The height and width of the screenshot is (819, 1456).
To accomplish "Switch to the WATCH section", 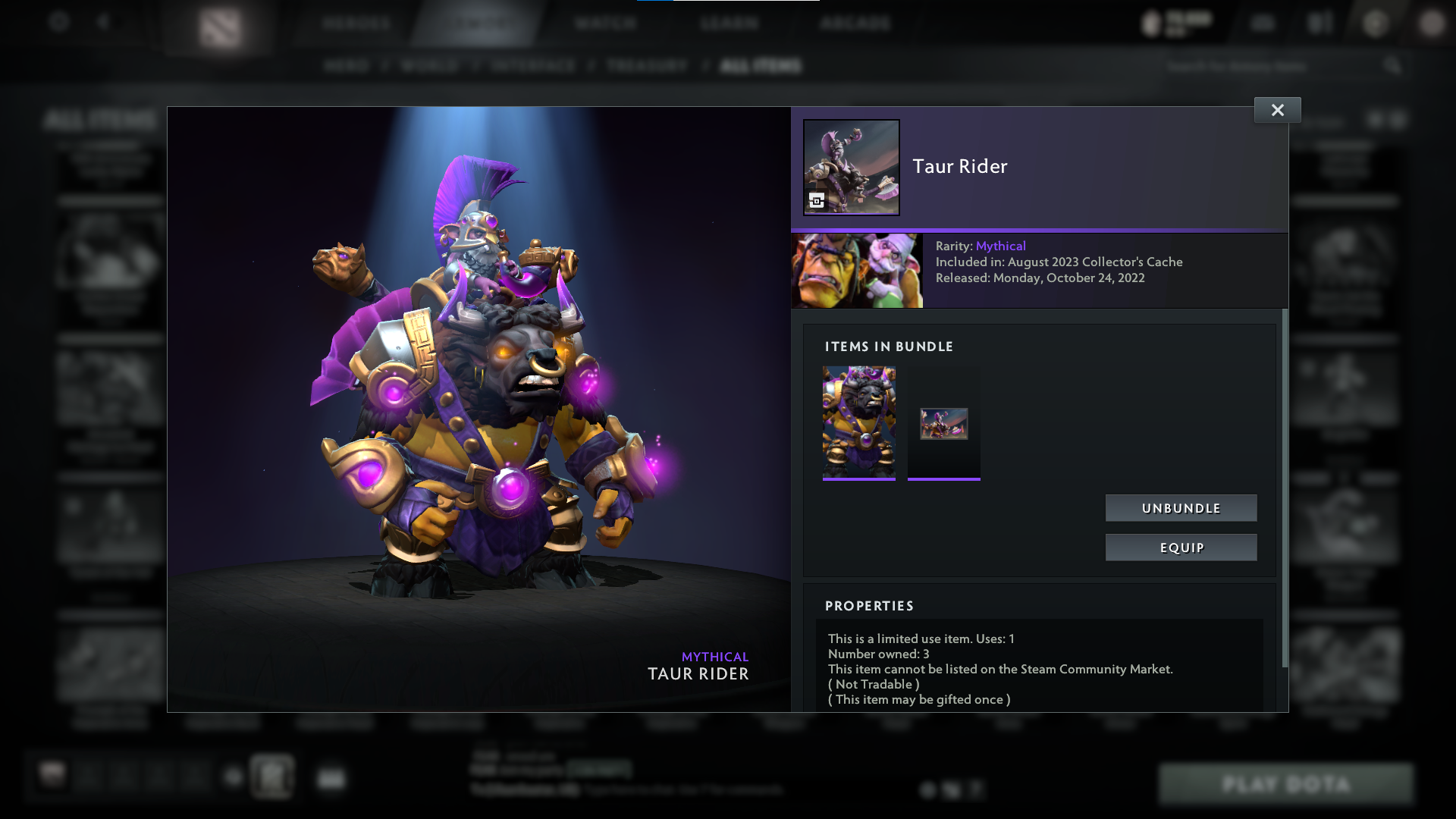I will click(x=604, y=23).
